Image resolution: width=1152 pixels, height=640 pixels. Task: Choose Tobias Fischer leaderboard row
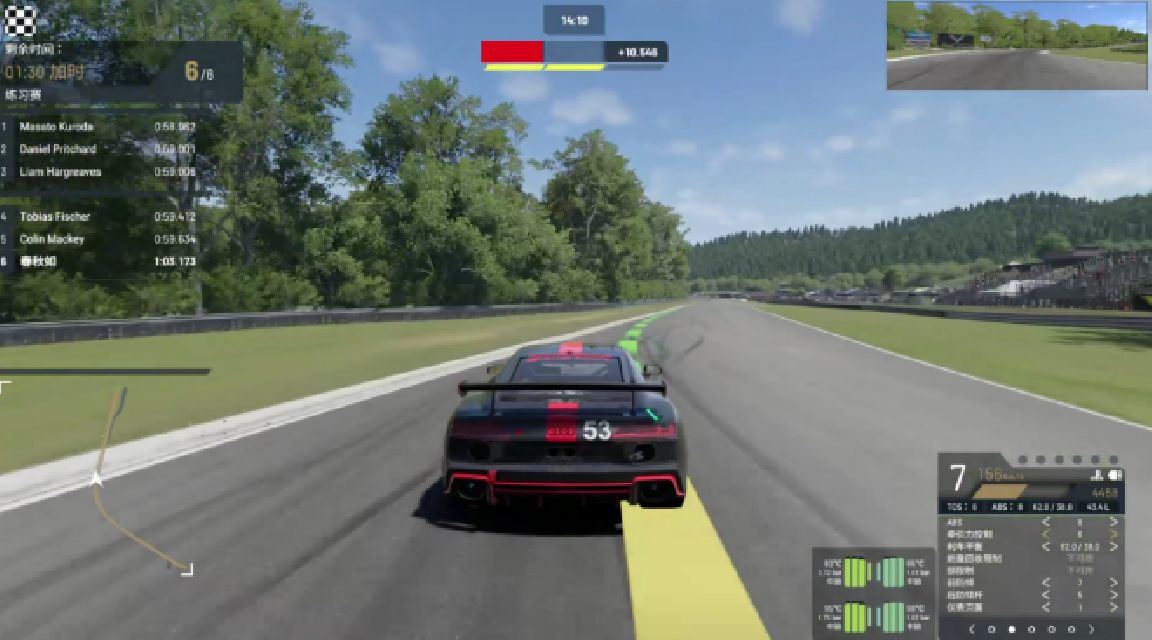point(100,216)
